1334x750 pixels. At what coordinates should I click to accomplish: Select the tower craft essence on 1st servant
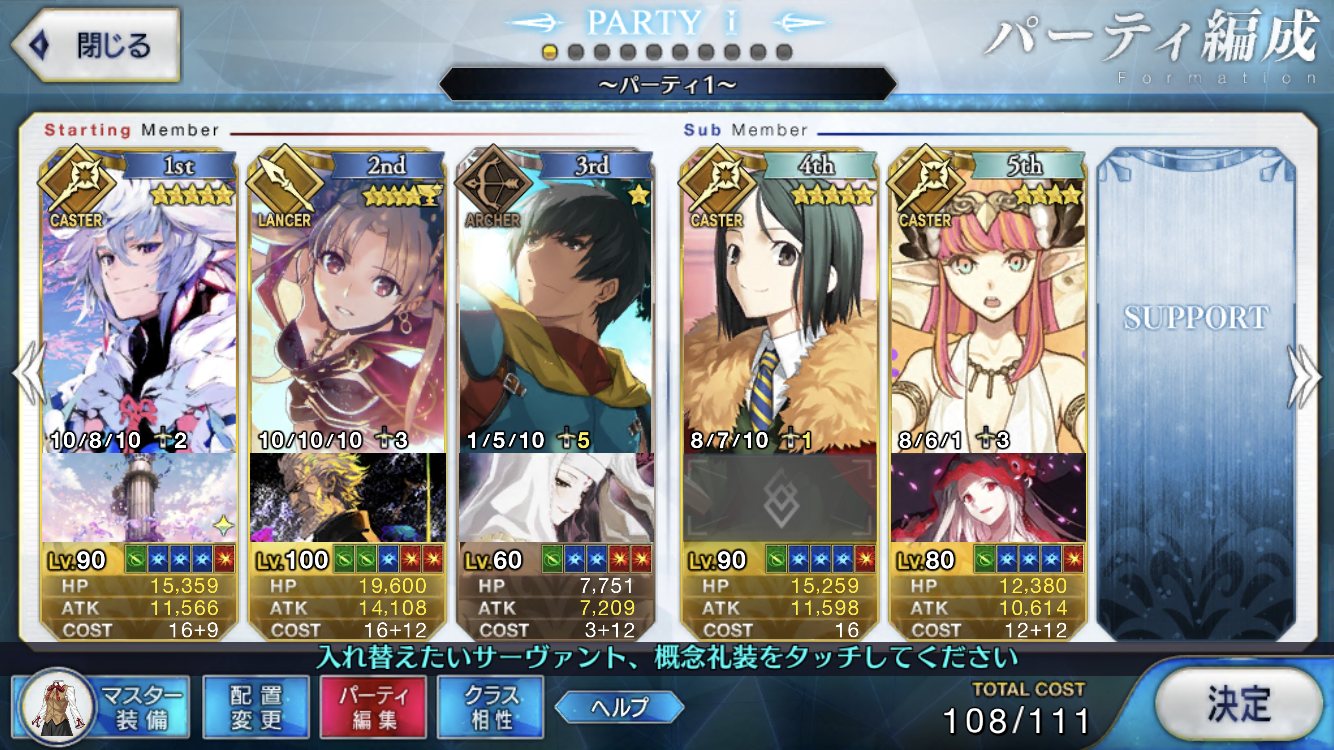coord(140,497)
